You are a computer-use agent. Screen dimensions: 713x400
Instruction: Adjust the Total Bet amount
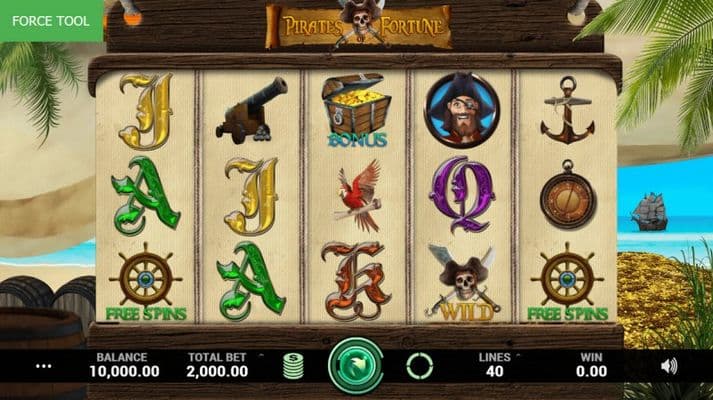(x=218, y=364)
